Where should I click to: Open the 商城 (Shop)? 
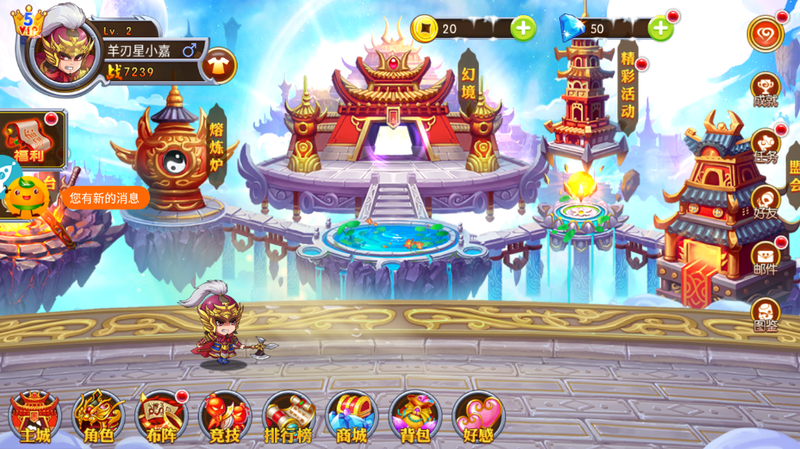[351, 415]
